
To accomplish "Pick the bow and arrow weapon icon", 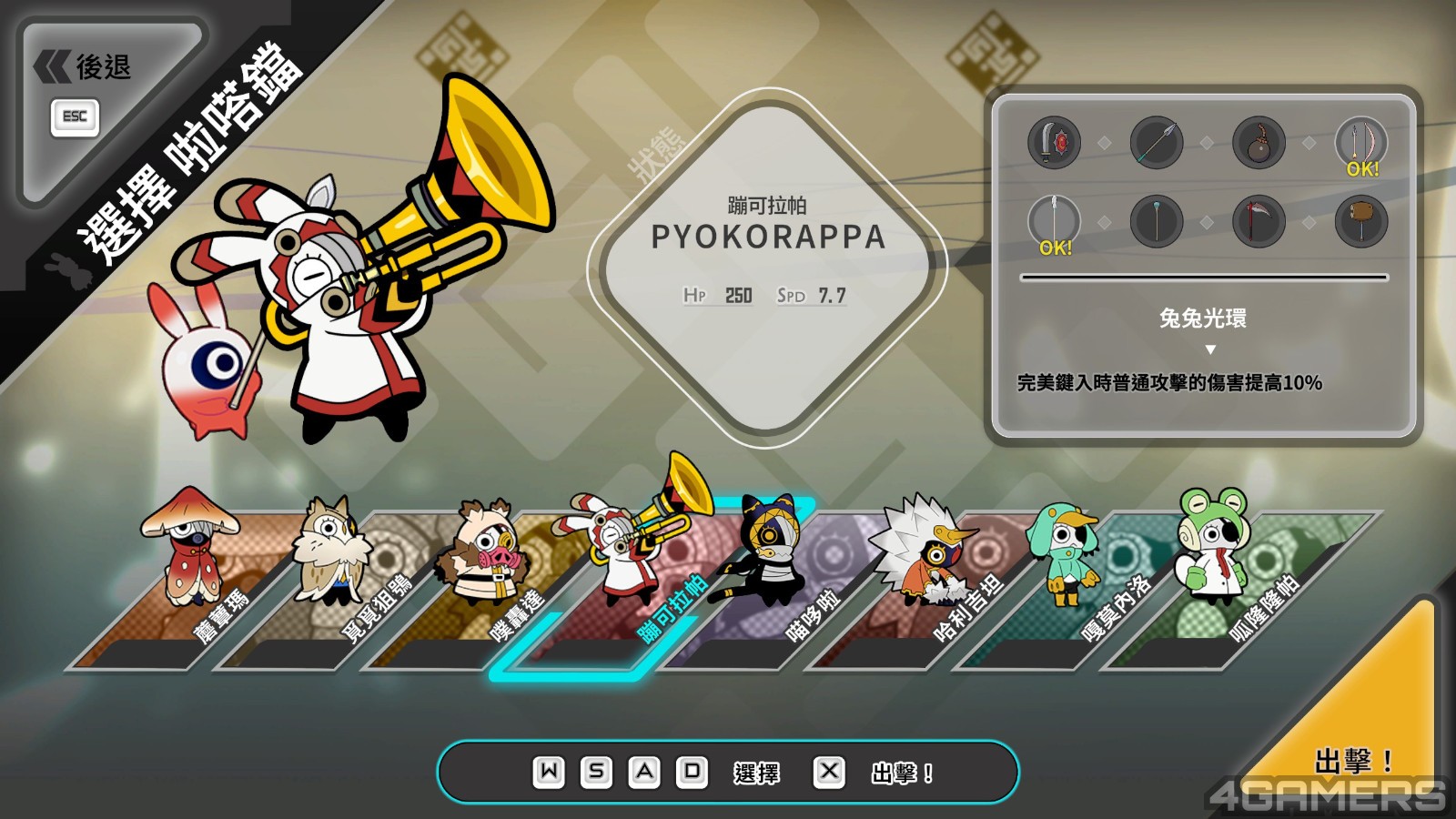I will click(x=1360, y=143).
